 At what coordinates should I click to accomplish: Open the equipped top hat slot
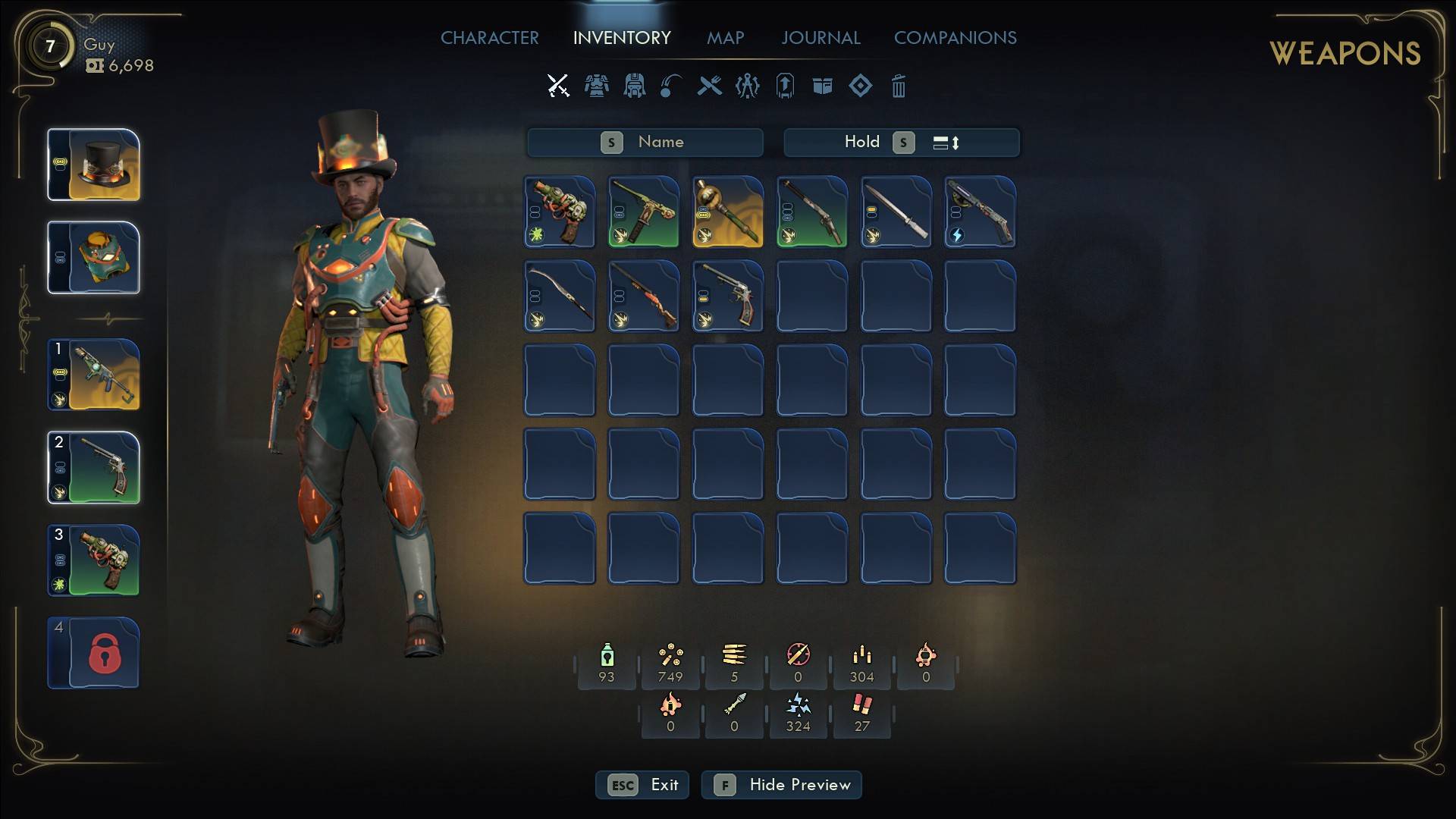[94, 165]
